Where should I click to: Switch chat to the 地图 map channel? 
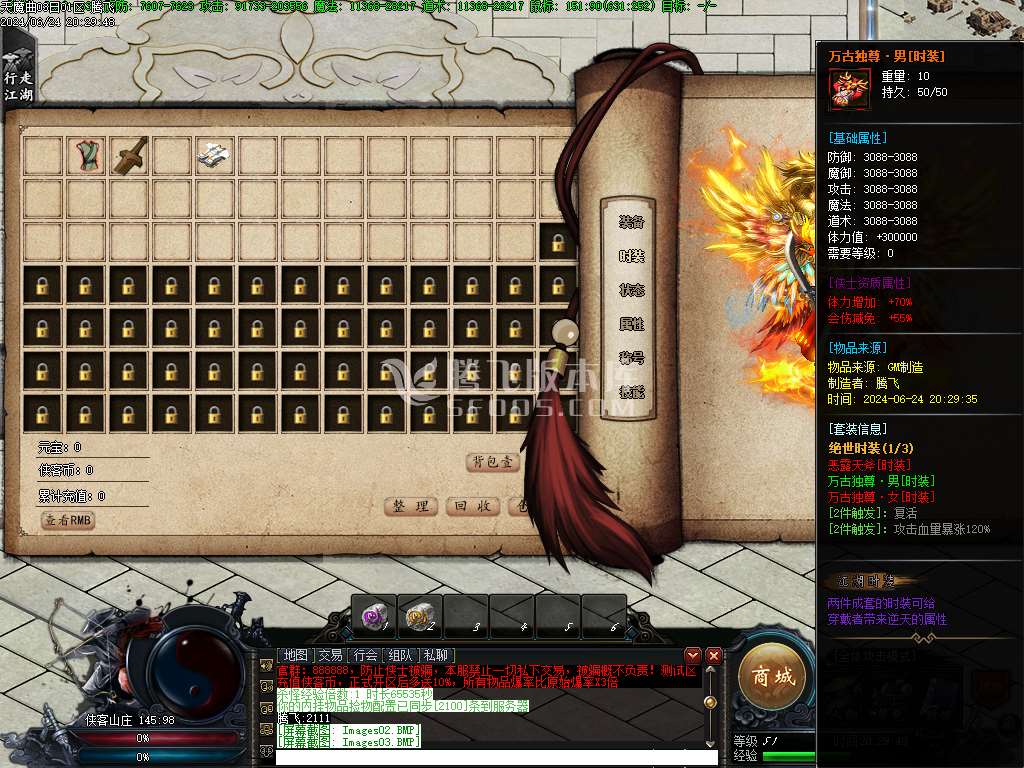pos(295,655)
